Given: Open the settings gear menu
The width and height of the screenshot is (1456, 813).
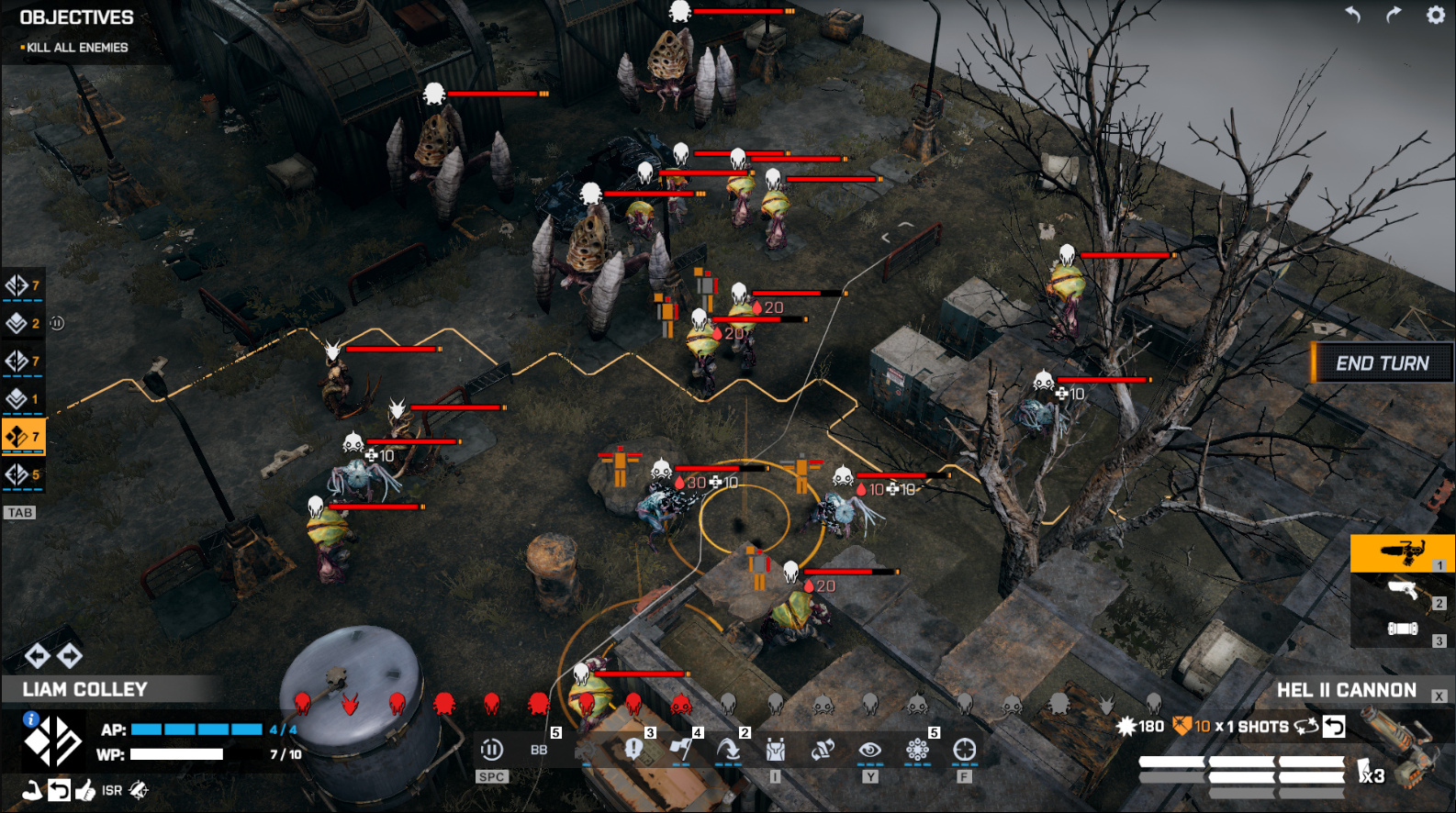Looking at the screenshot, I should pyautogui.click(x=1435, y=15).
